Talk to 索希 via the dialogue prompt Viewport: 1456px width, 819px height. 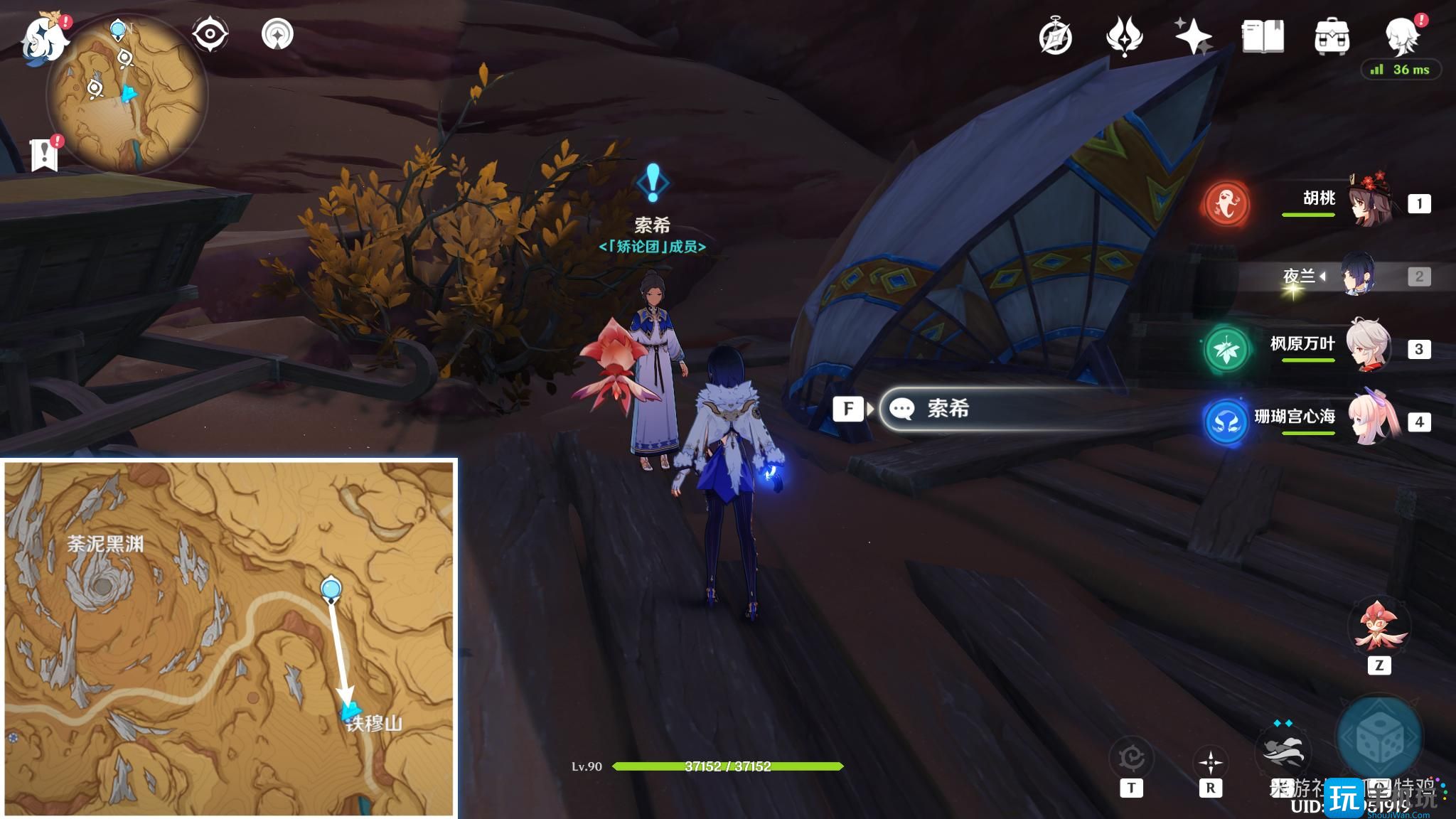coord(995,409)
